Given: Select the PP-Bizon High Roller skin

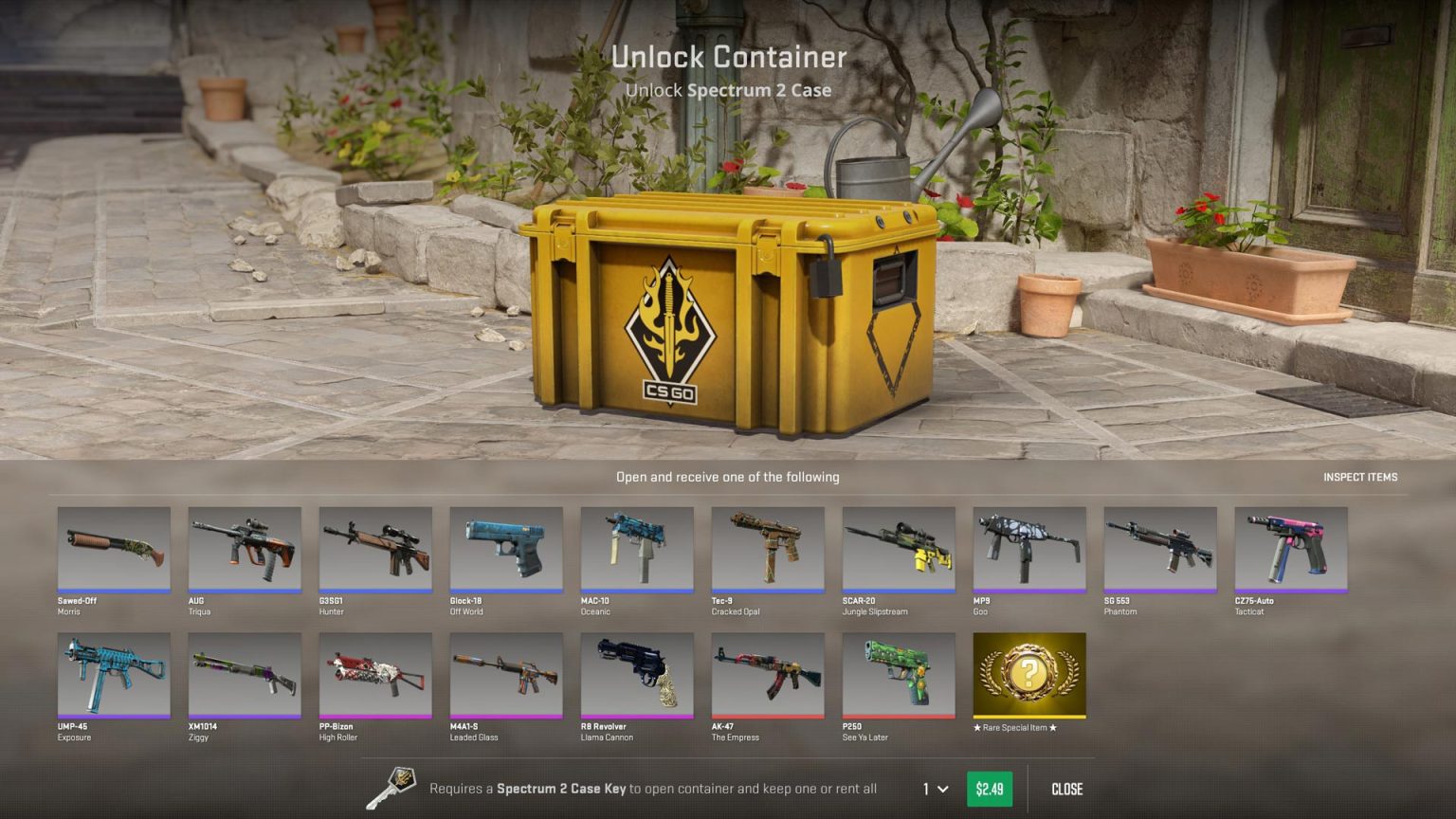Looking at the screenshot, I should pos(375,675).
